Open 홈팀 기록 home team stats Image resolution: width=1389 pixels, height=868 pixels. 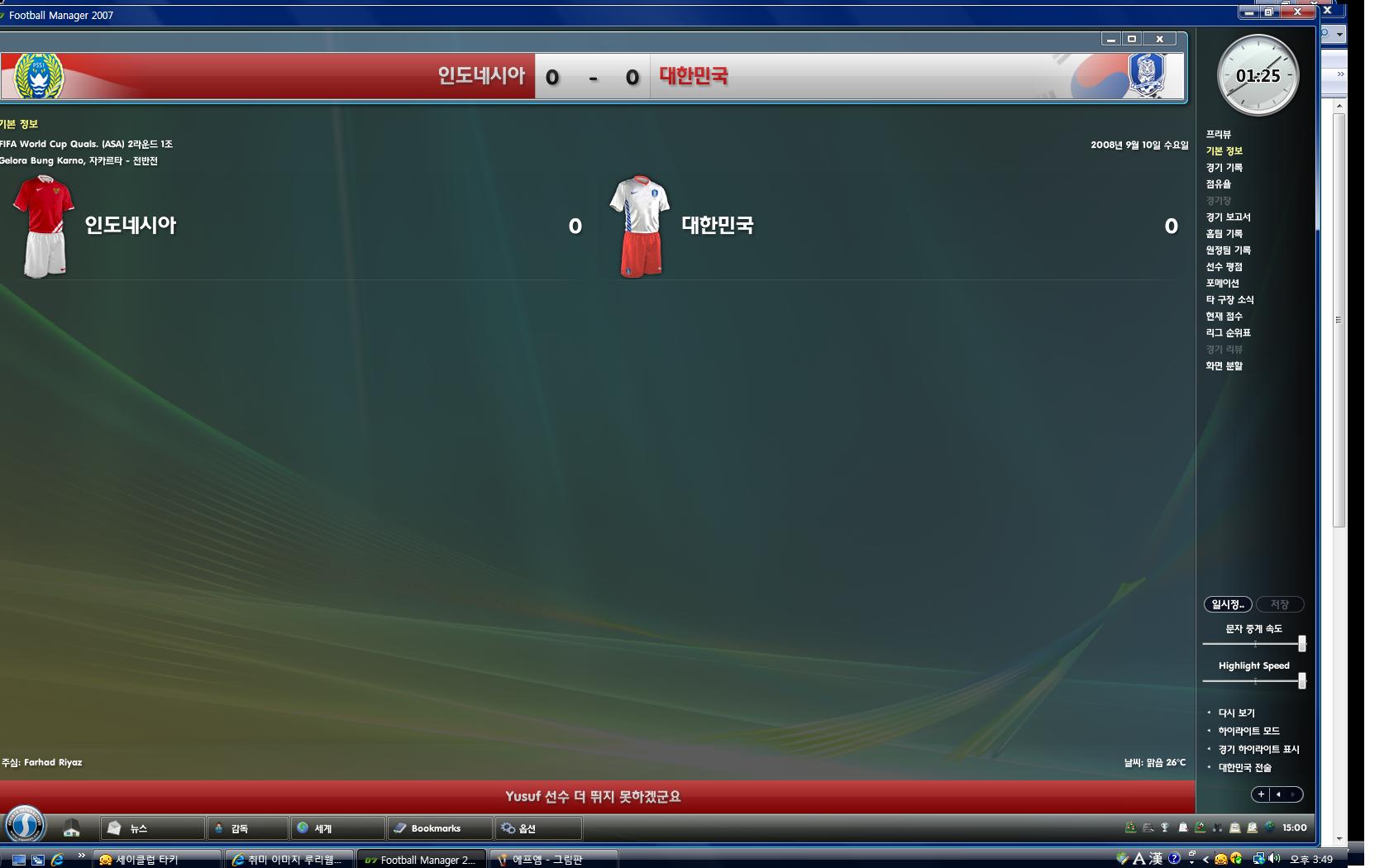pos(1224,234)
